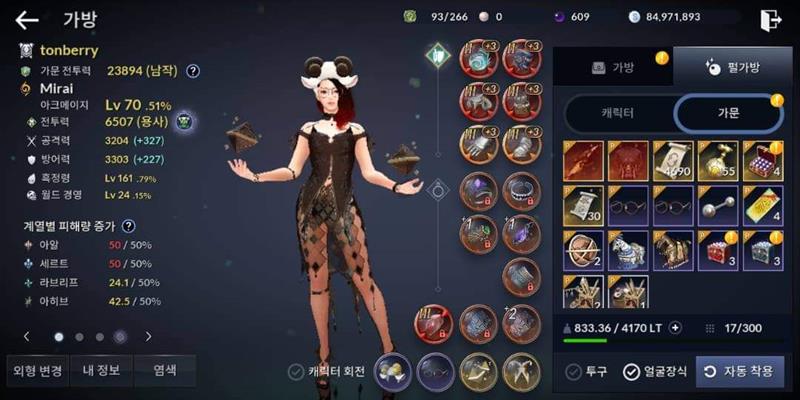Viewport: 800px width, 400px height.
Task: Toggle the 투구 helmet checkbox
Action: 574,372
